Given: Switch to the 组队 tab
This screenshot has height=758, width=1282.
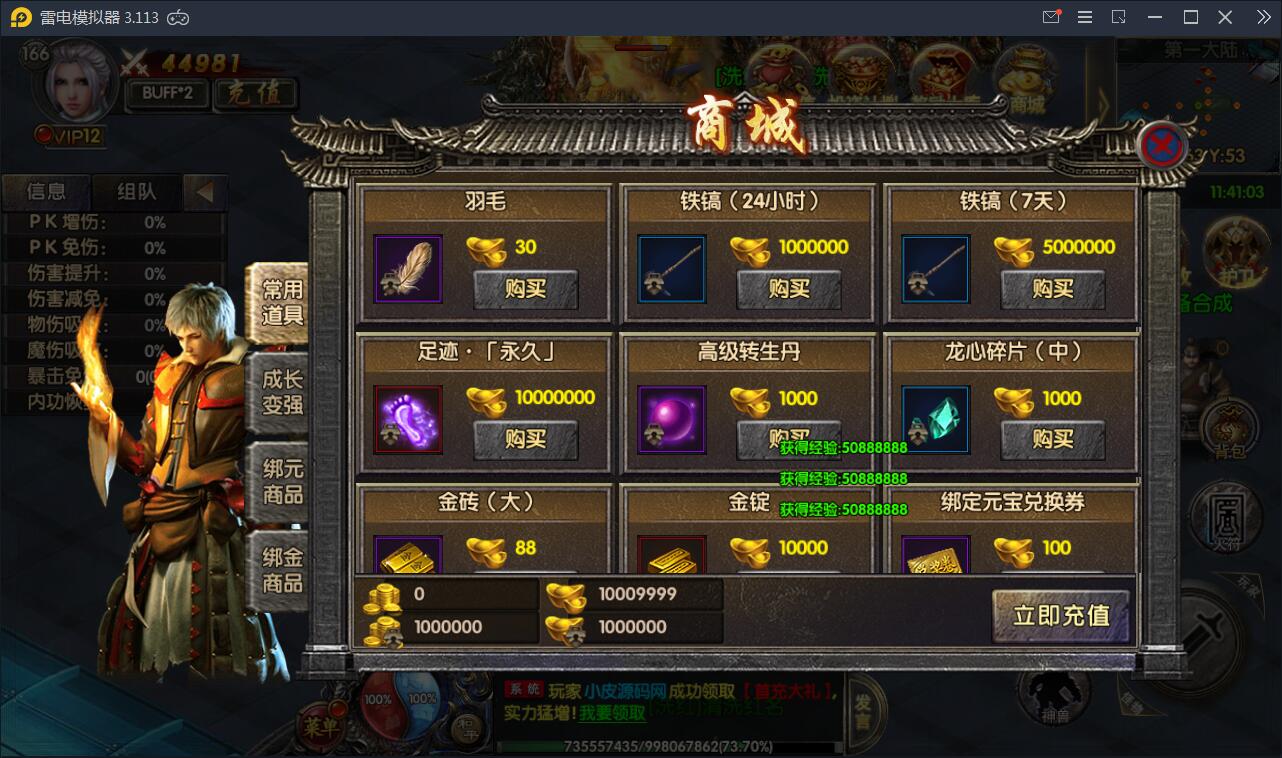Looking at the screenshot, I should click(x=136, y=192).
